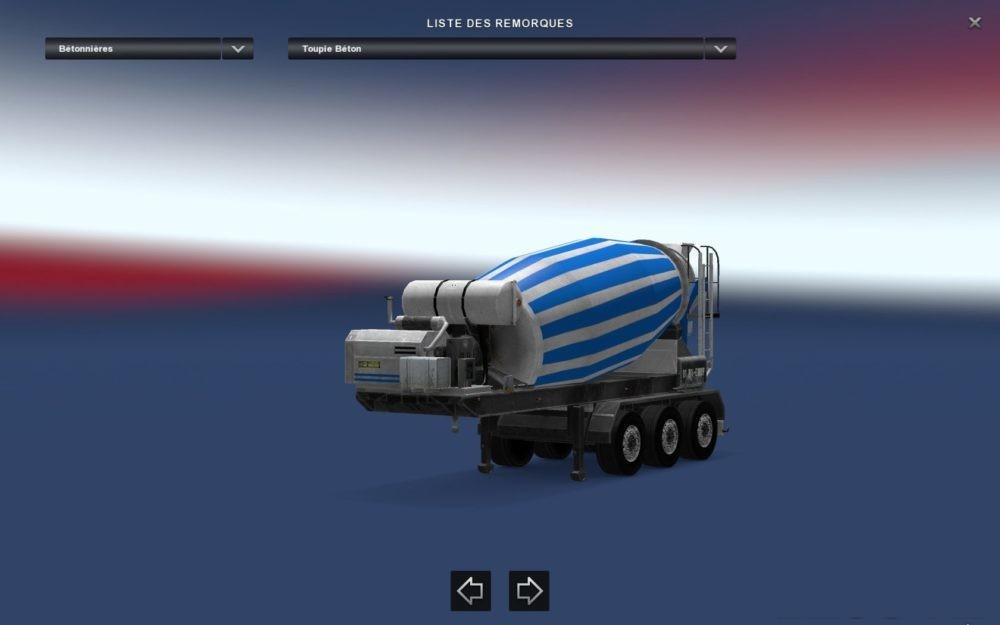The image size is (1000, 625).
Task: Show the previous trailer with left arrow
Action: [x=470, y=591]
